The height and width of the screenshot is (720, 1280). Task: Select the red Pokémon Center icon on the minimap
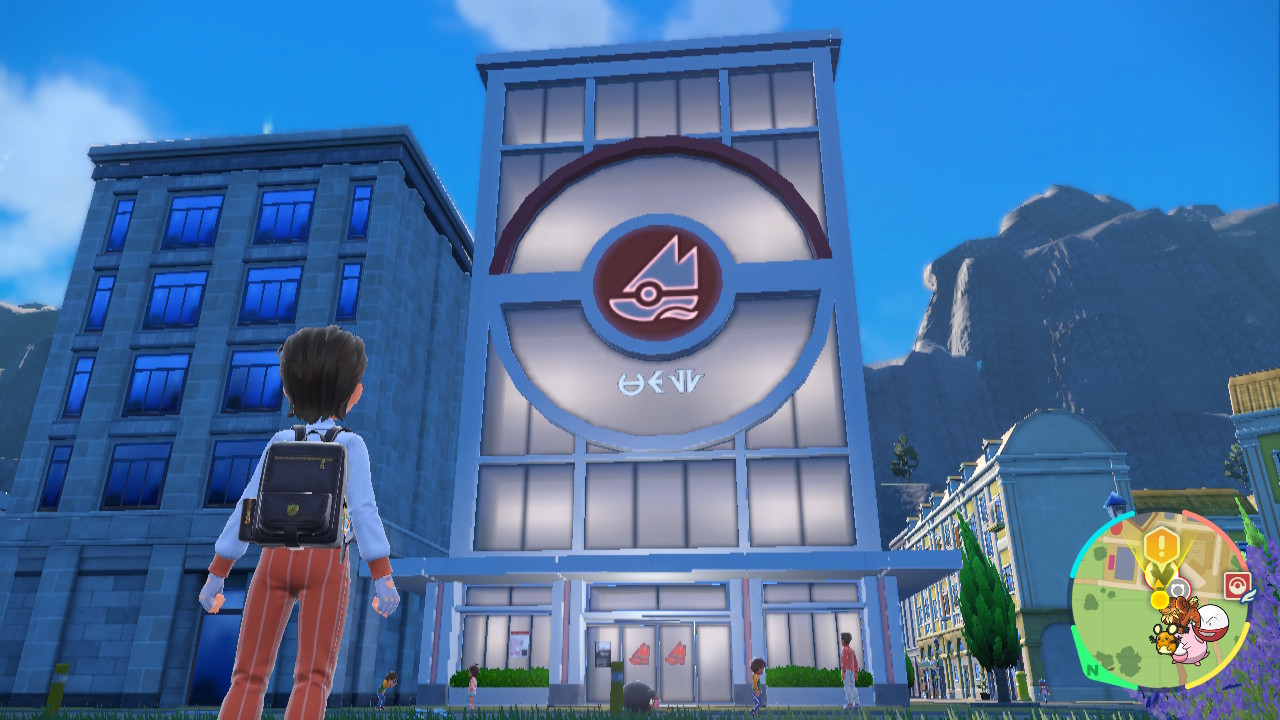(1235, 581)
